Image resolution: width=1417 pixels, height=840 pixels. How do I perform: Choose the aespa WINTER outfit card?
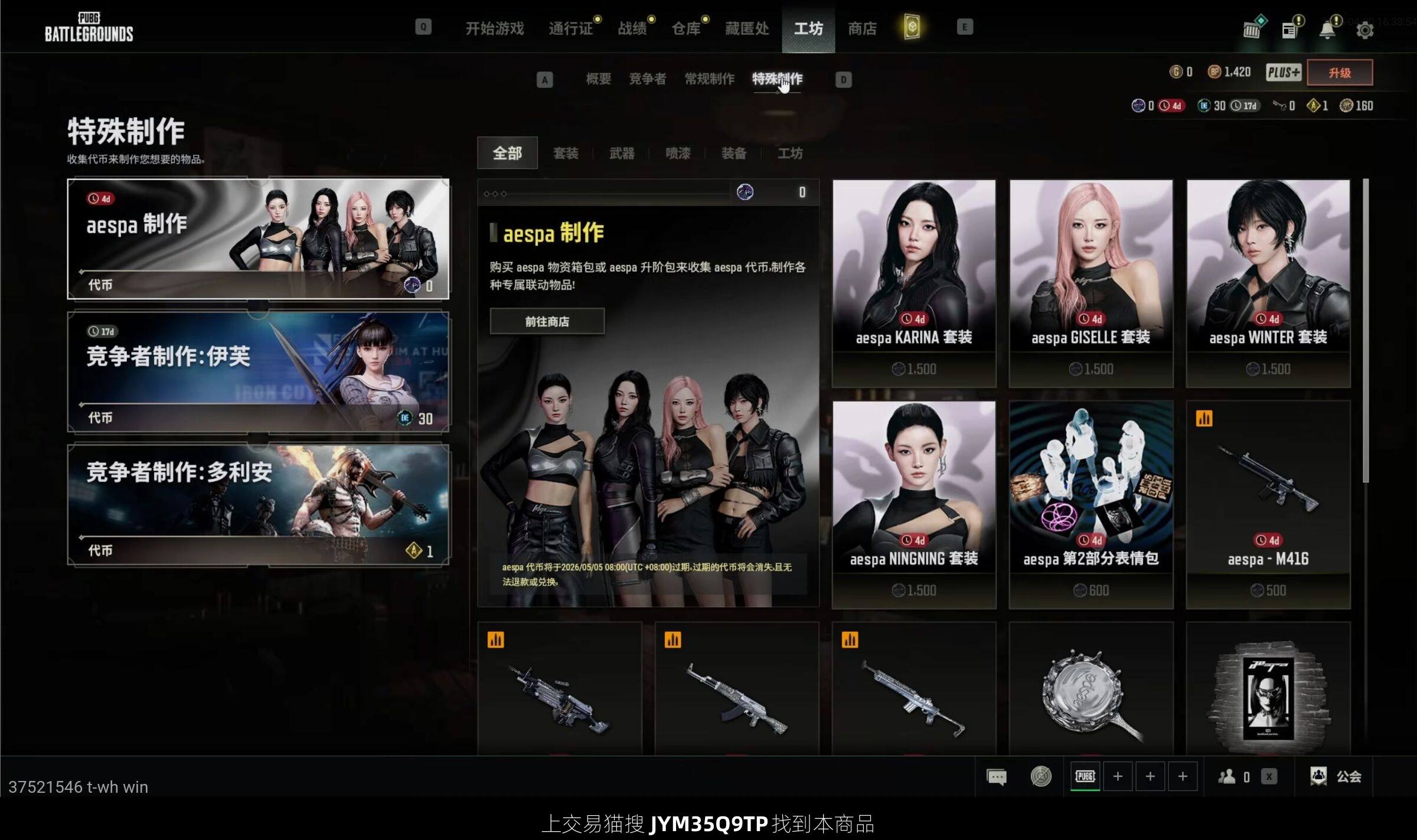(1268, 283)
